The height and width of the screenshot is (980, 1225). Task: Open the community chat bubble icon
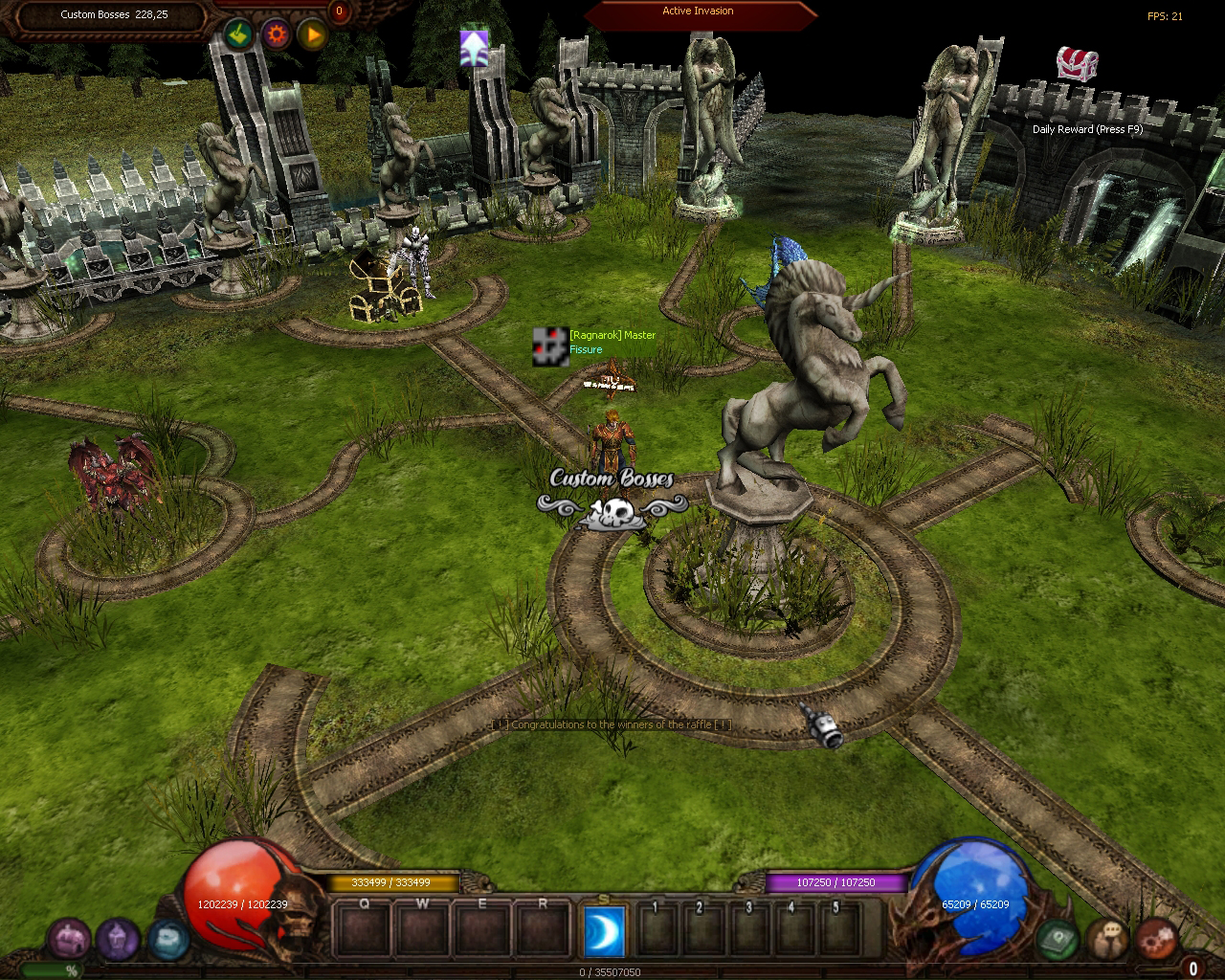[x=1107, y=939]
